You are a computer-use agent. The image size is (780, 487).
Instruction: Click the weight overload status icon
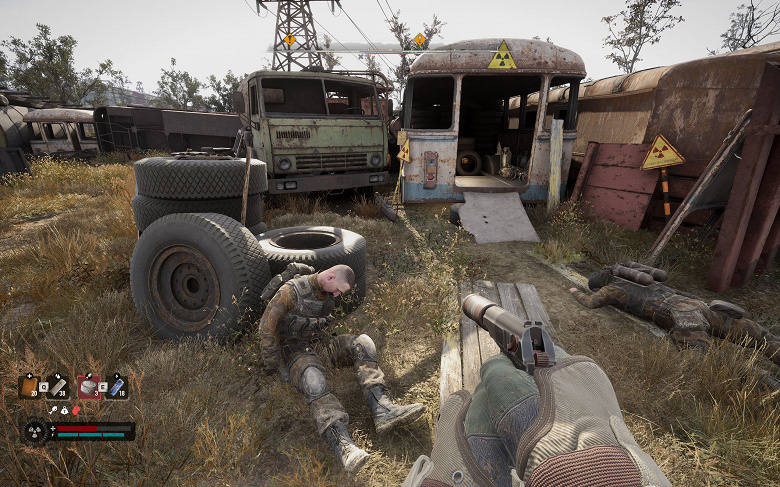[x=64, y=410]
